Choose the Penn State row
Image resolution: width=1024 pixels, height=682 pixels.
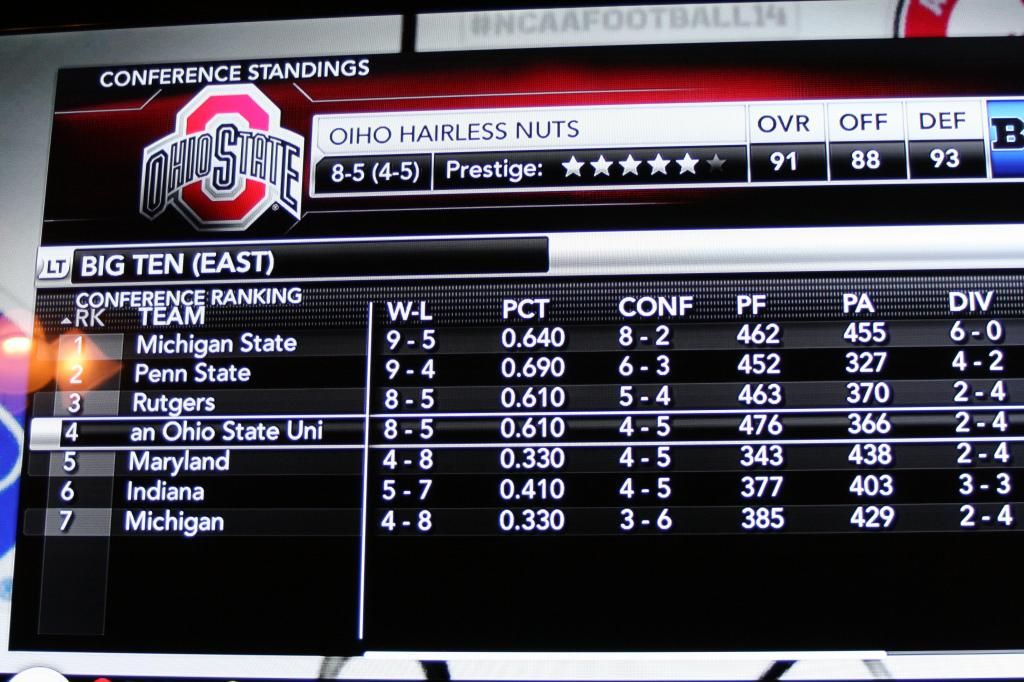193,373
